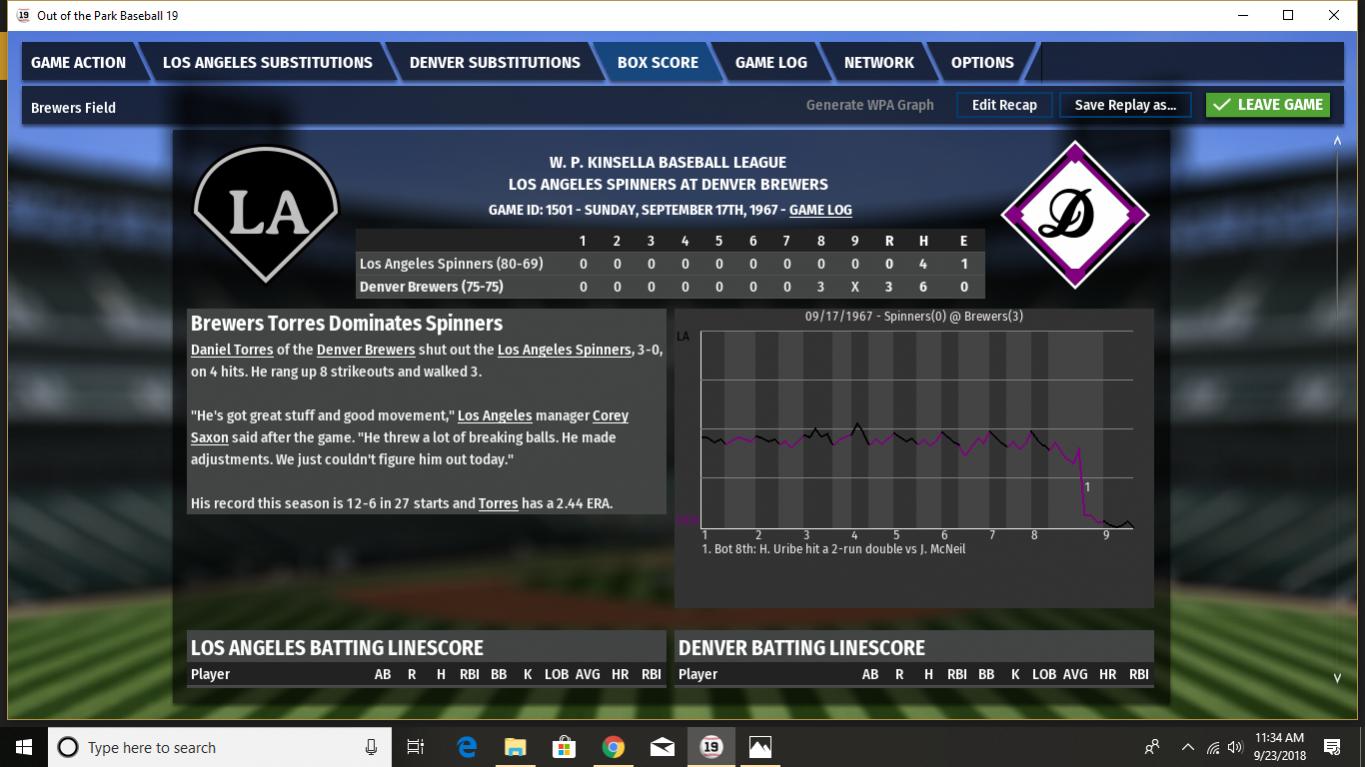
Task: Open Corey Saxon manager link
Action: 610,416
